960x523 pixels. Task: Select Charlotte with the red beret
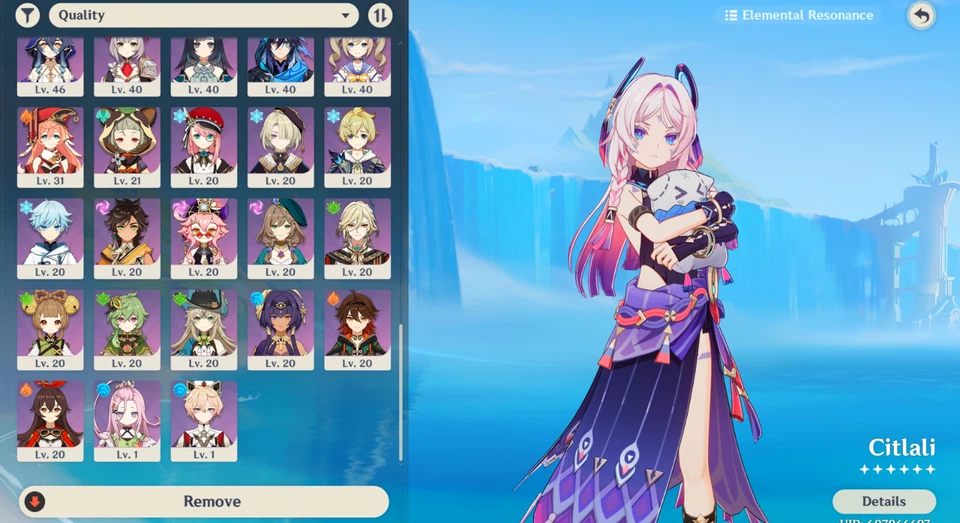click(x=204, y=146)
